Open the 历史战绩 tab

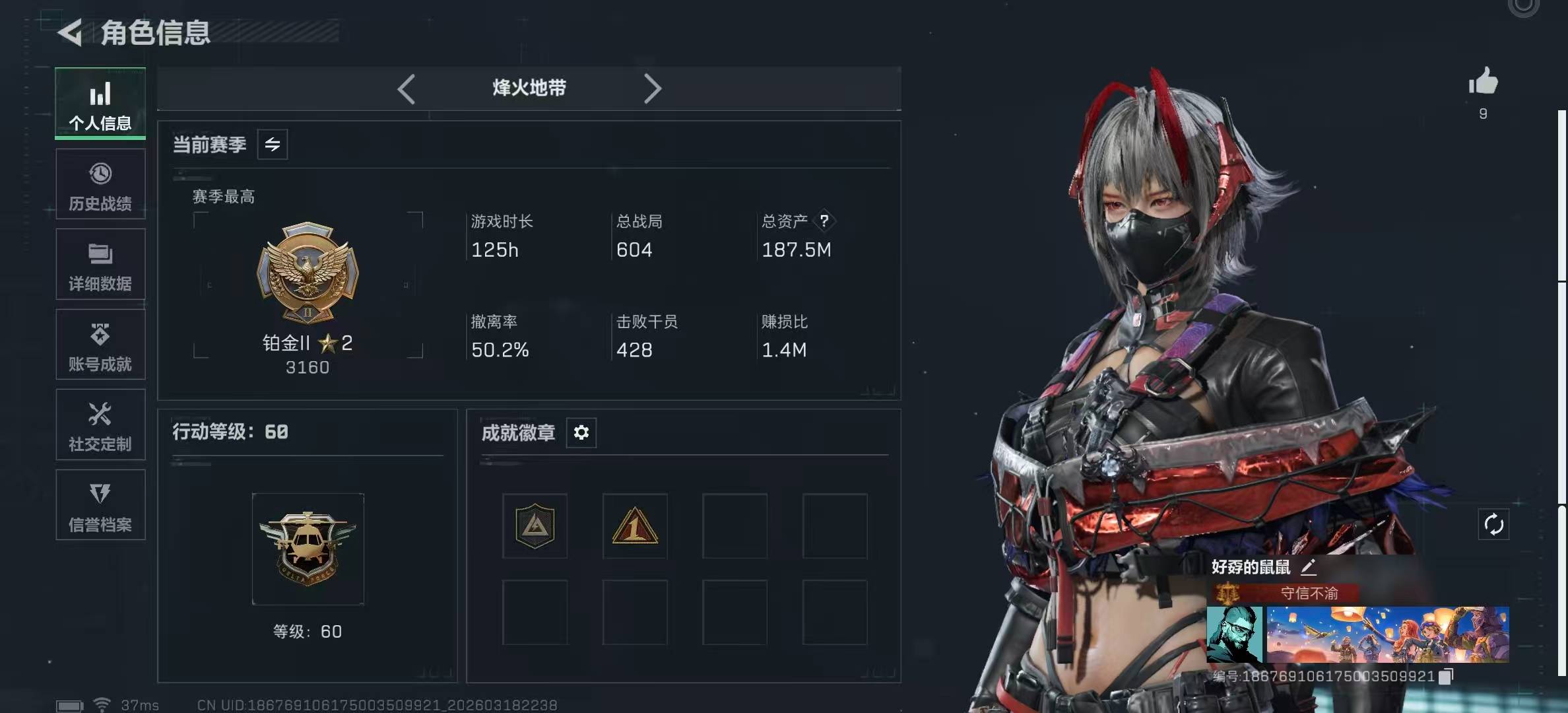(x=100, y=185)
